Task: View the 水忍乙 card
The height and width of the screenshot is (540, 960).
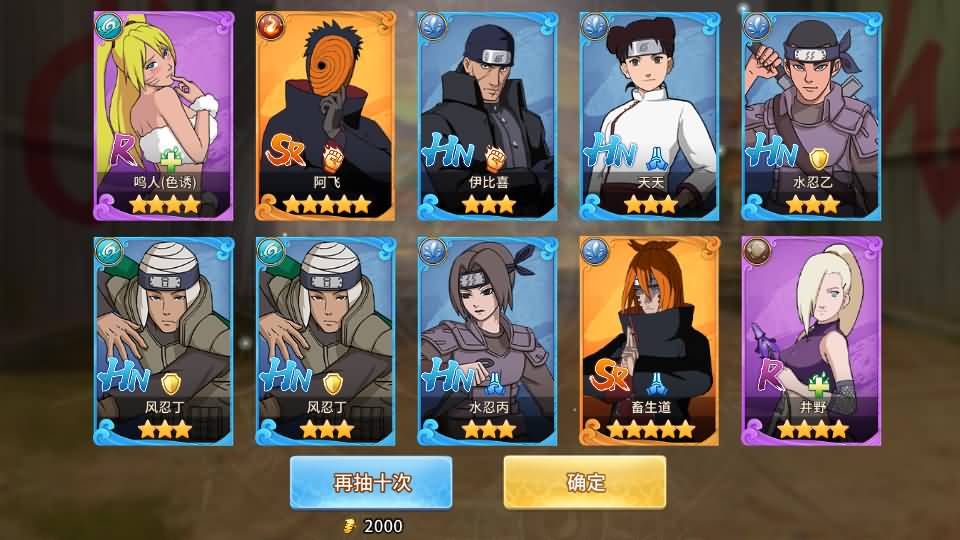Action: pos(811,115)
